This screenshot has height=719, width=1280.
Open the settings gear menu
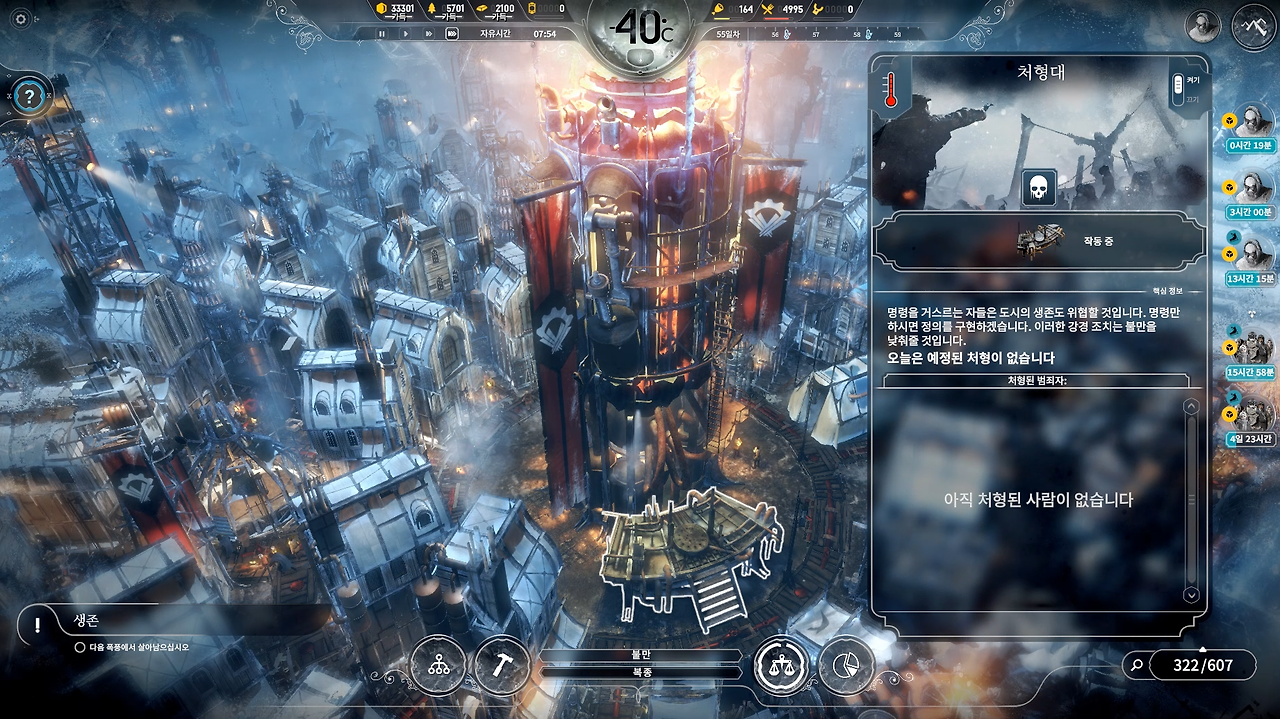21,19
